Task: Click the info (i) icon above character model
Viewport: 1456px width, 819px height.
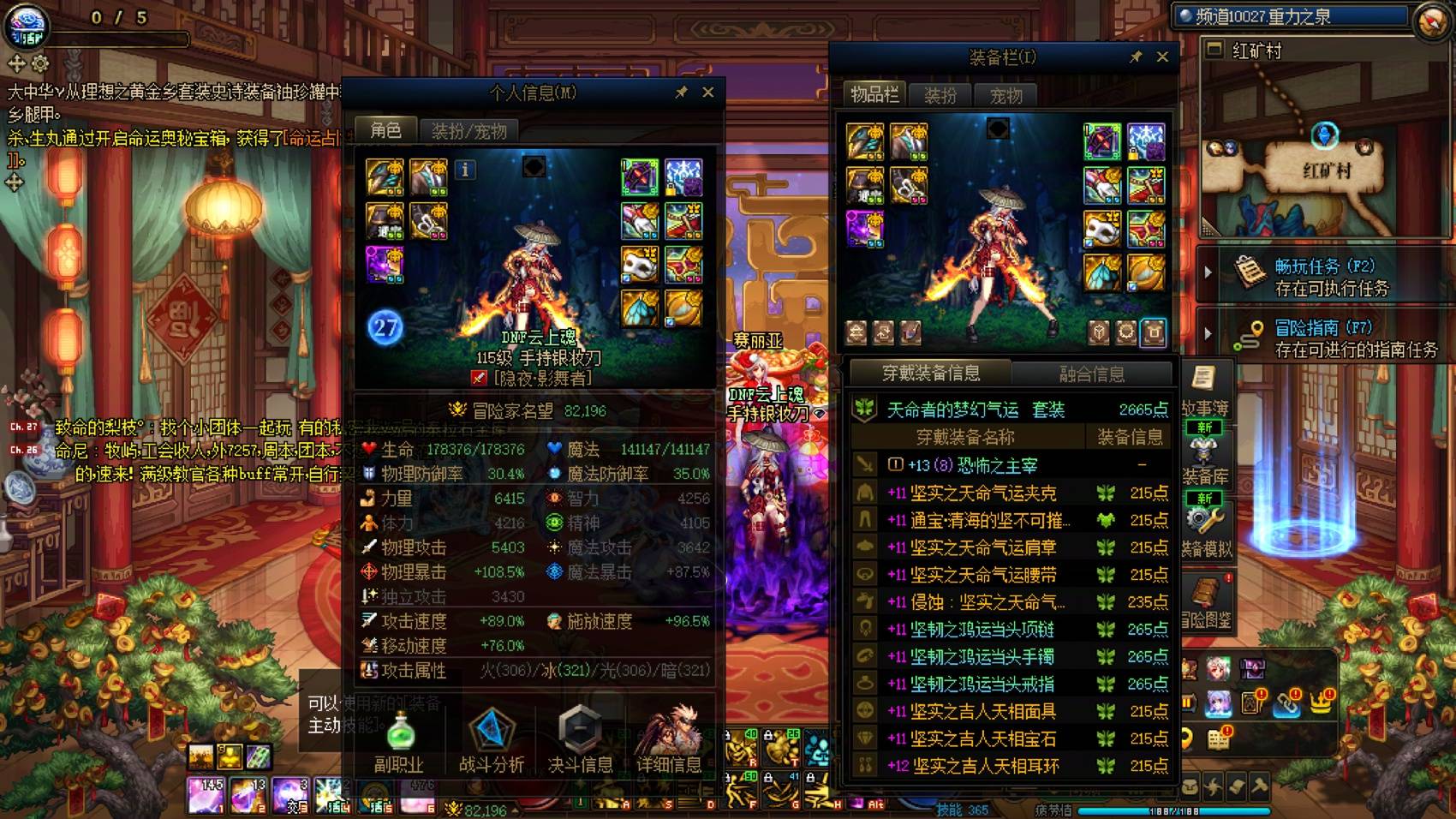Action: (x=465, y=170)
